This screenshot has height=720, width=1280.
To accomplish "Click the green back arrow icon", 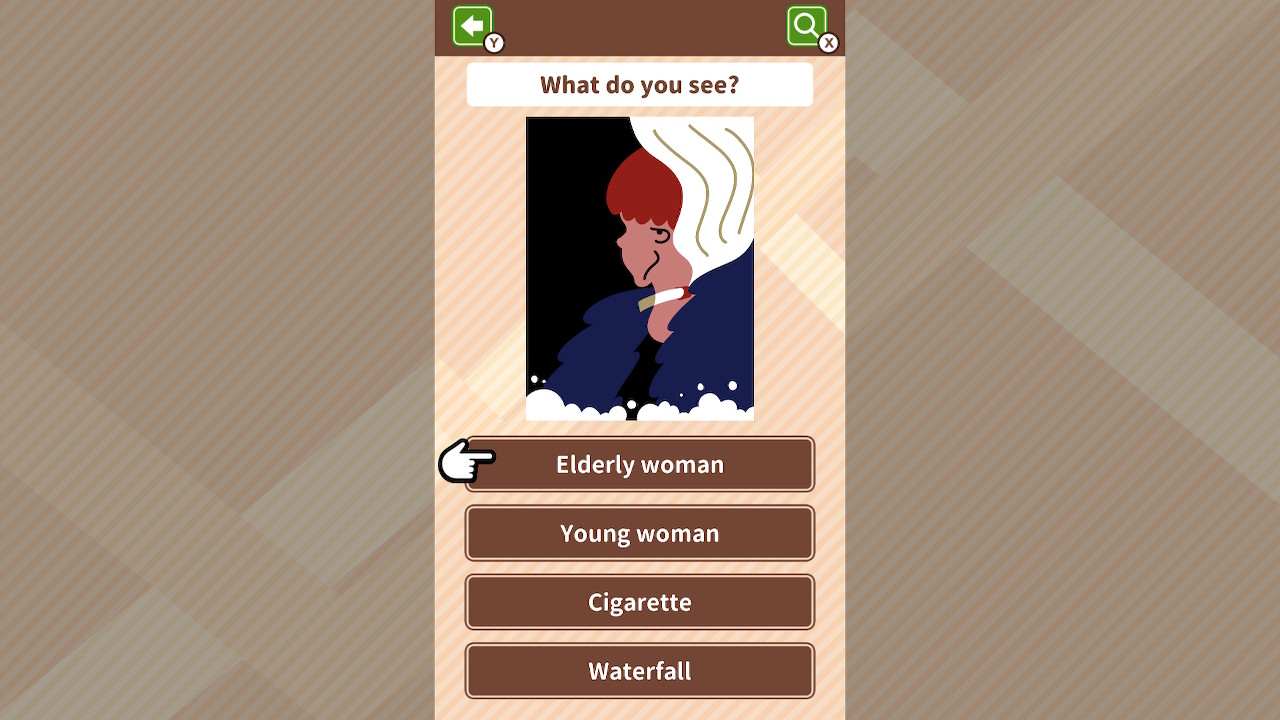I will coord(472,26).
